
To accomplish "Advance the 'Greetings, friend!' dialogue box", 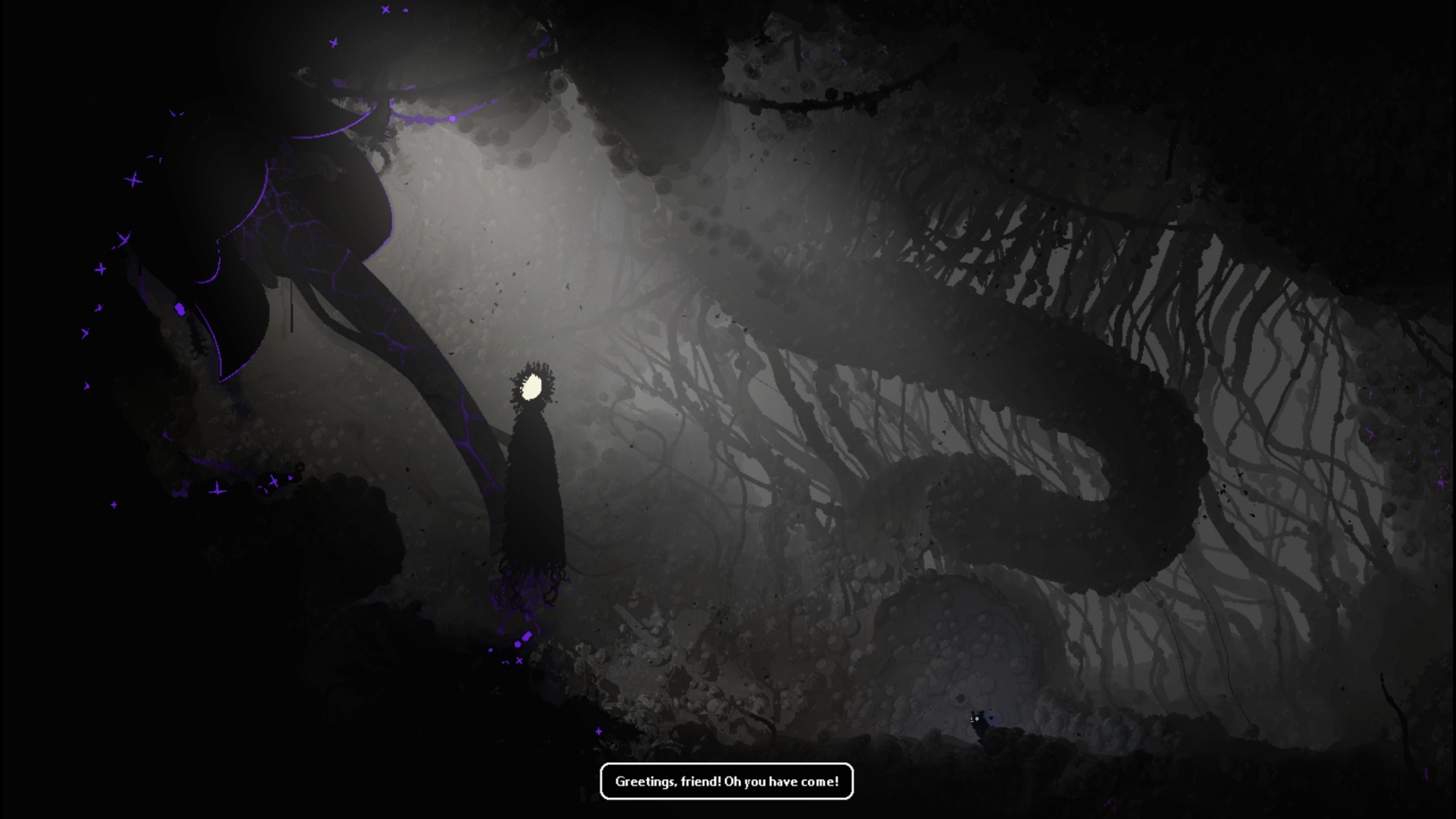I will pyautogui.click(x=727, y=781).
